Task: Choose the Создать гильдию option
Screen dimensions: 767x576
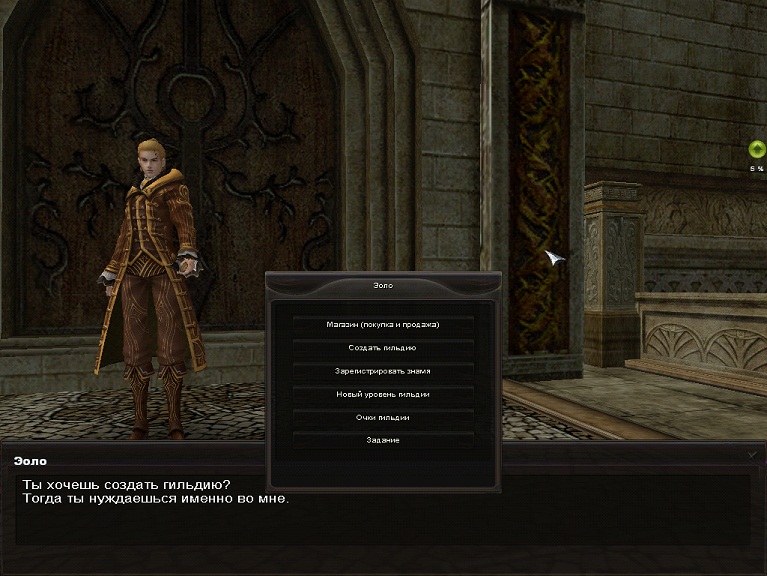Action: pos(383,348)
